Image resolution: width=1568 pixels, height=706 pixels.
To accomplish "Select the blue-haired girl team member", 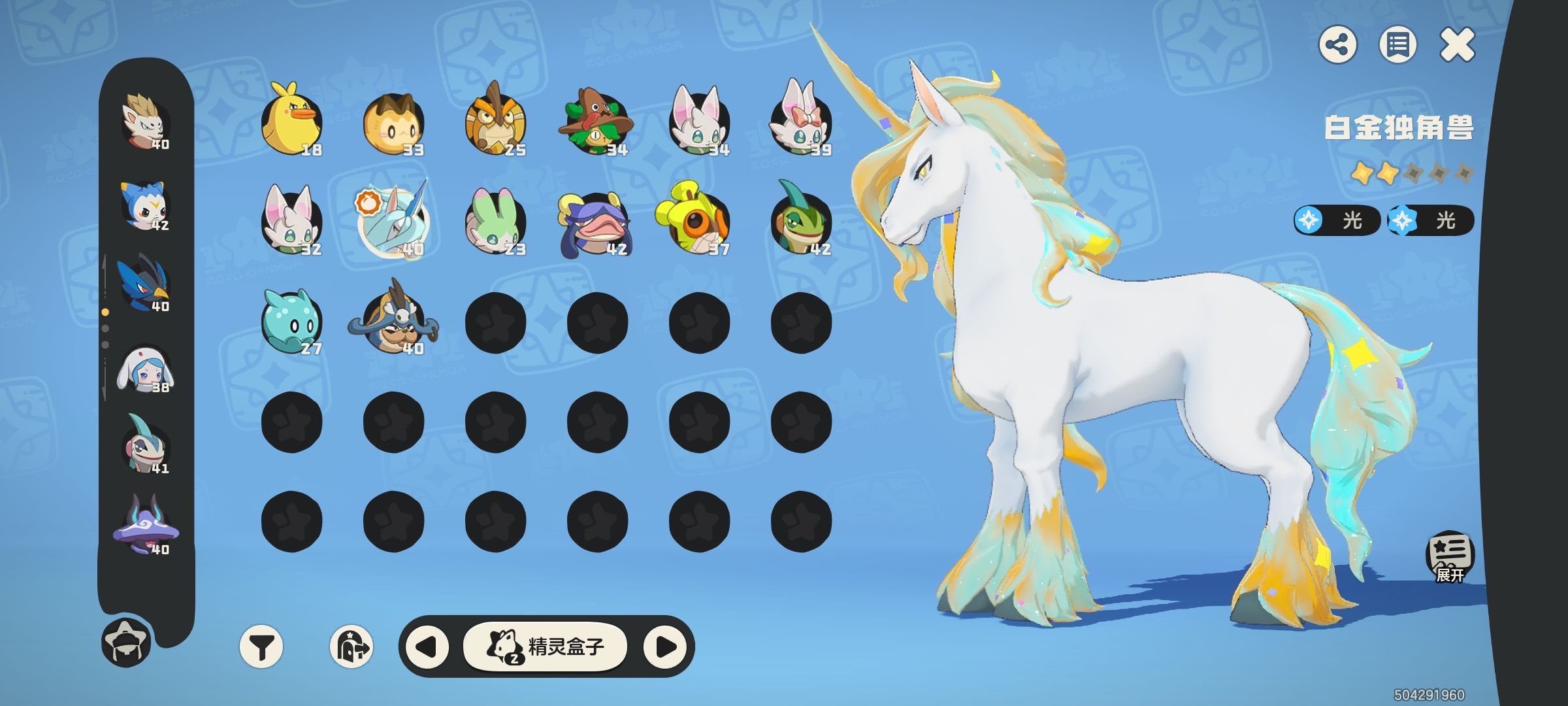I will 144,369.
